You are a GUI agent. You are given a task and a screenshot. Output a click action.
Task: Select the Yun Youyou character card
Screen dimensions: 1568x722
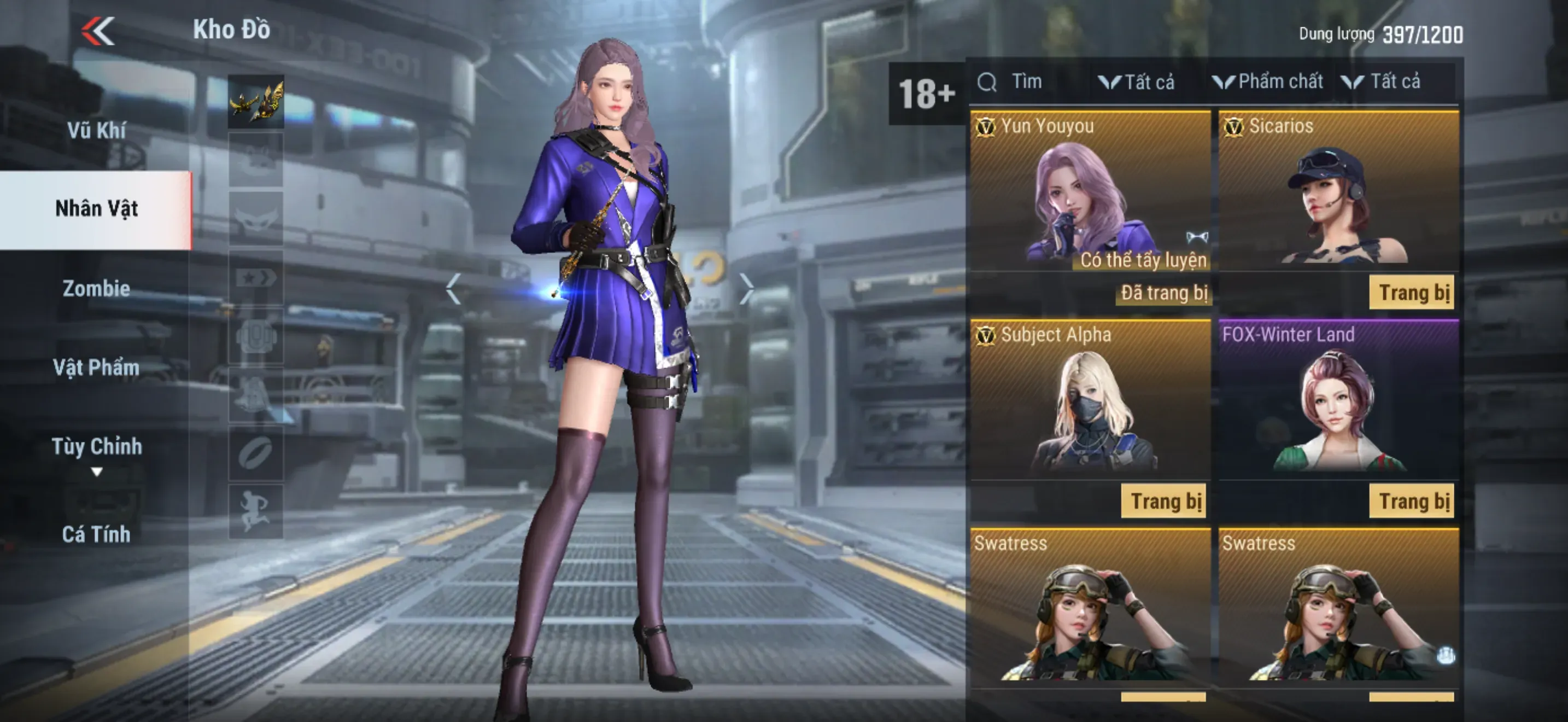pos(1090,195)
